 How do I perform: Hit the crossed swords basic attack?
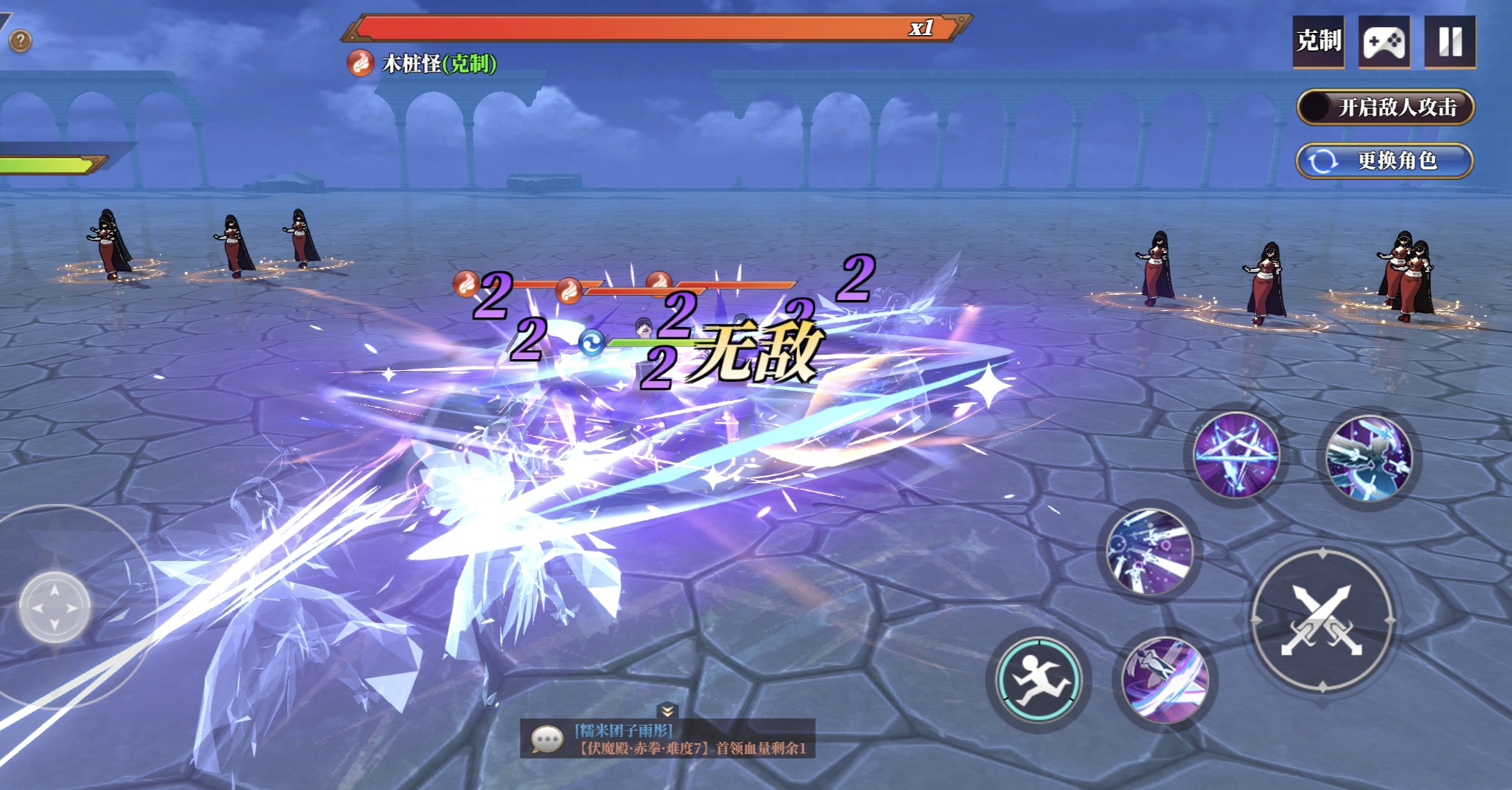pos(1322,620)
